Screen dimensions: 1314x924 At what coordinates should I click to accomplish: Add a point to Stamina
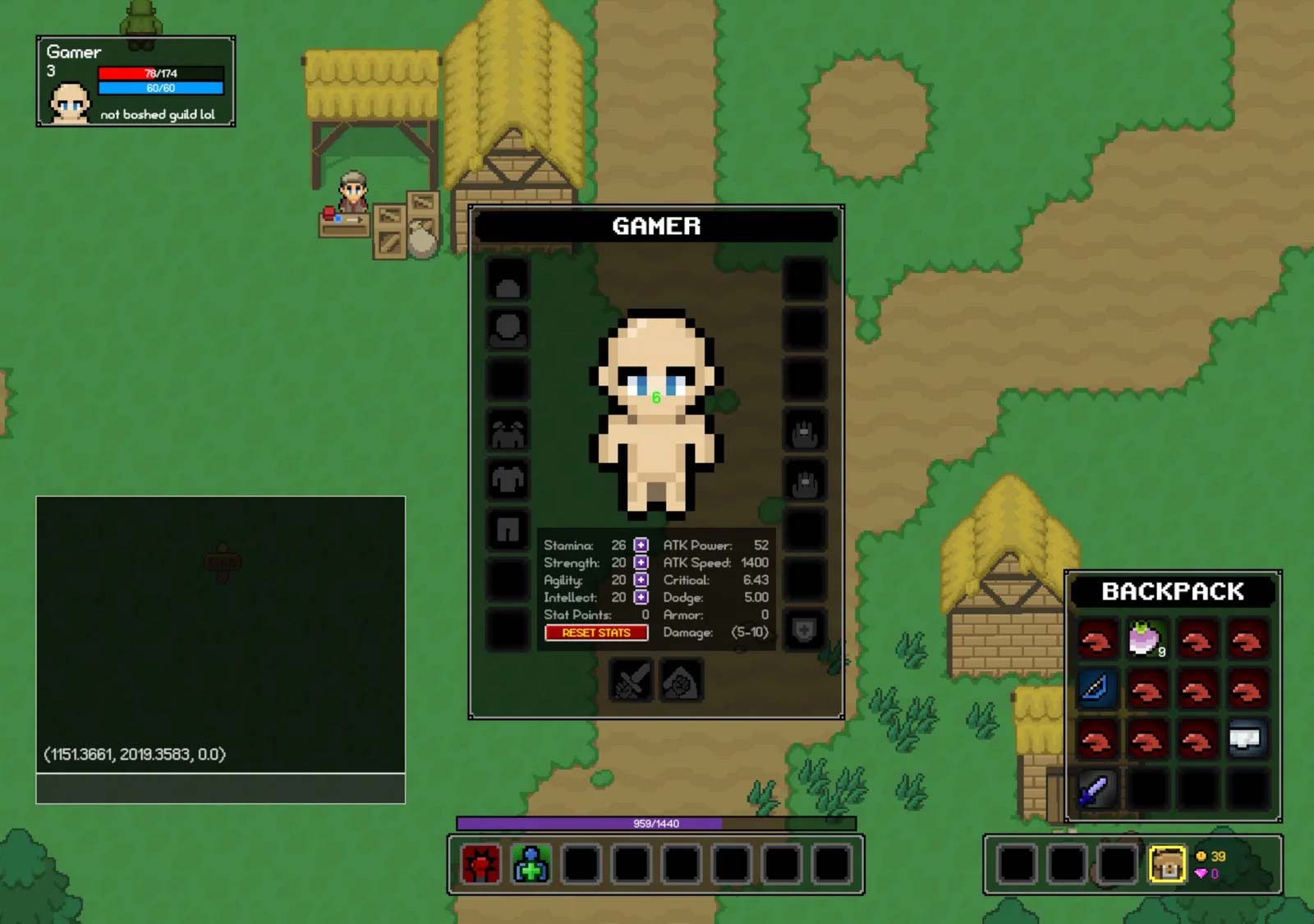coord(641,545)
